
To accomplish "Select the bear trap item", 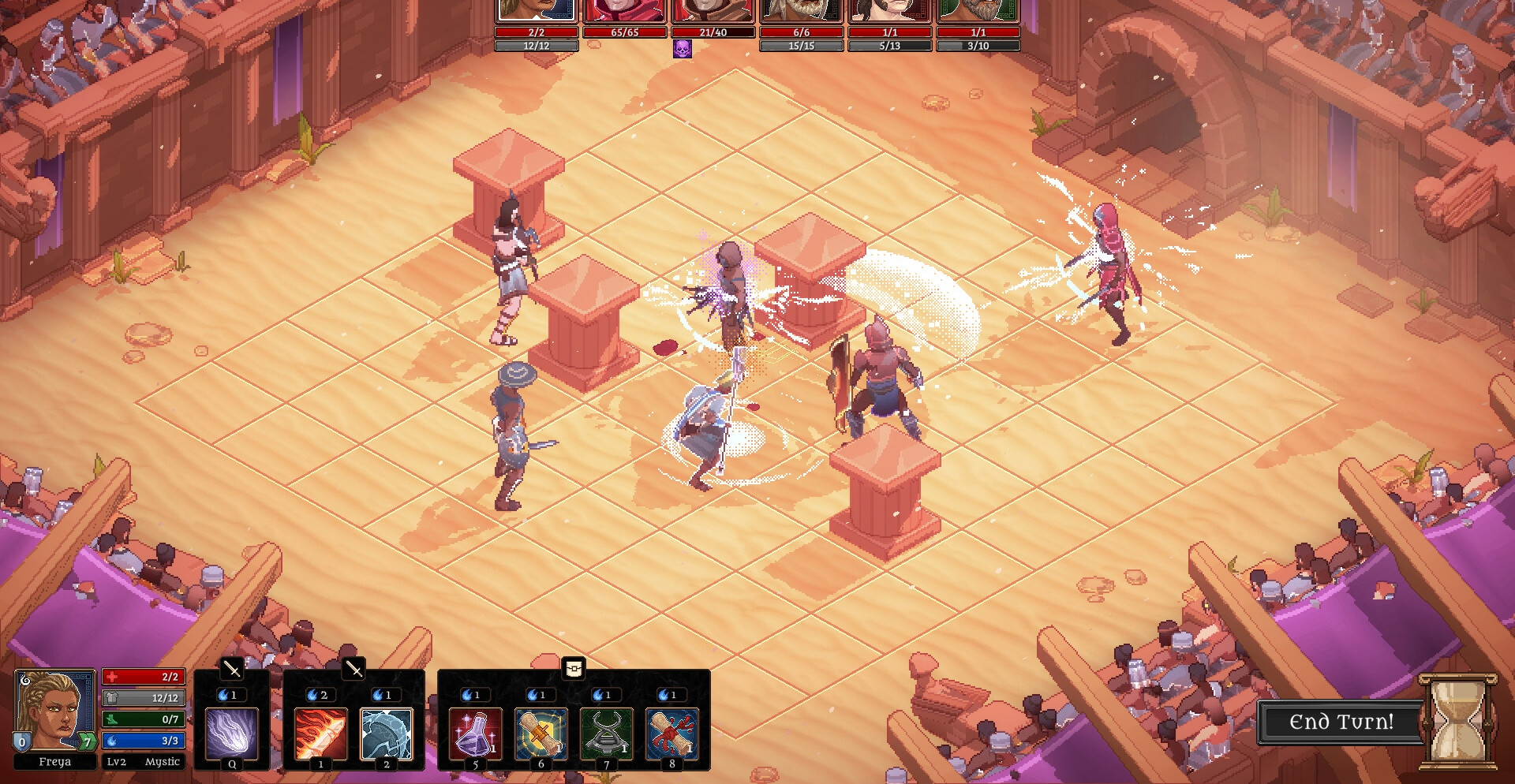I will pos(606,734).
